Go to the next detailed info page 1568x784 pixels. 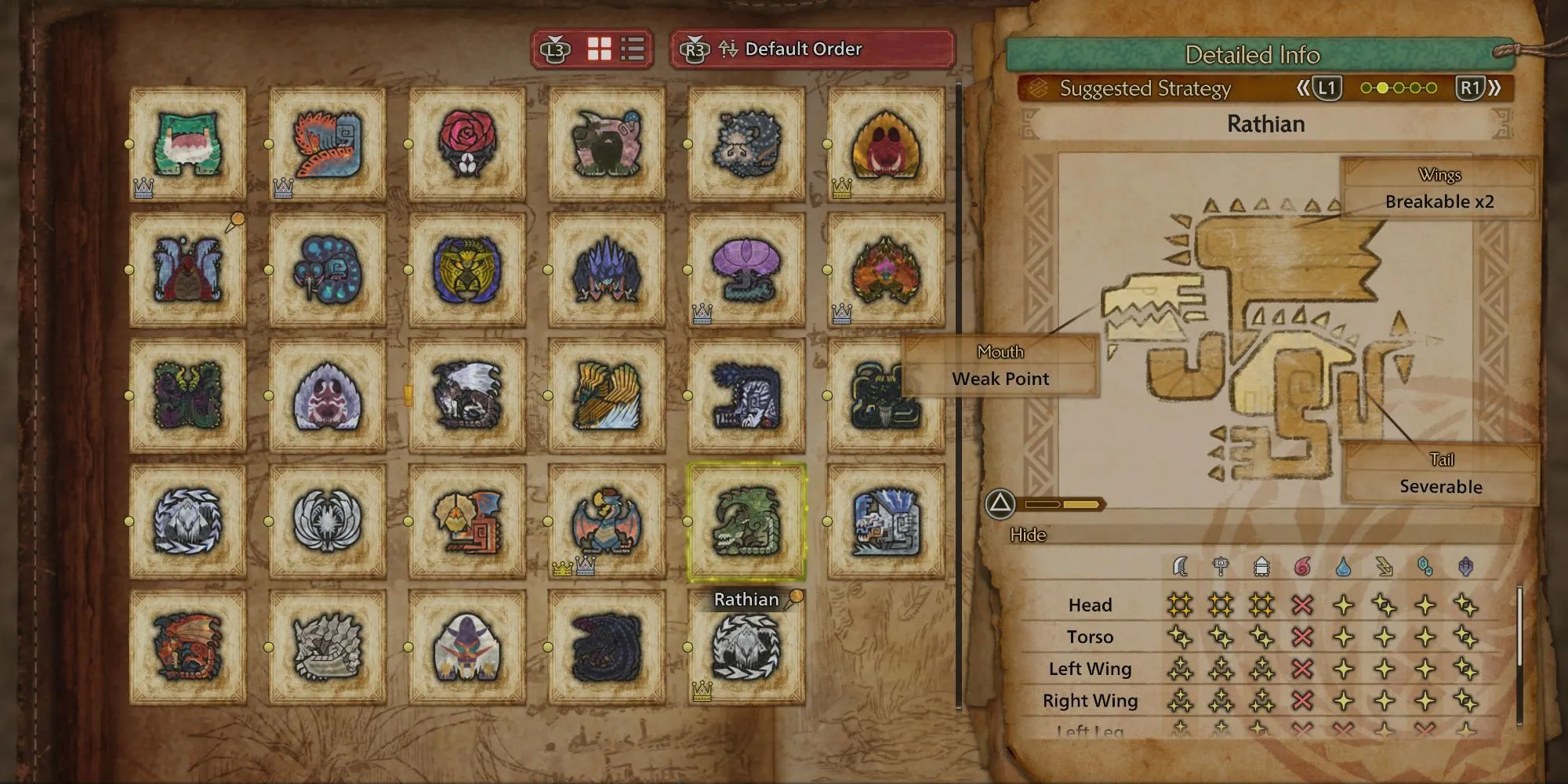(x=1479, y=88)
